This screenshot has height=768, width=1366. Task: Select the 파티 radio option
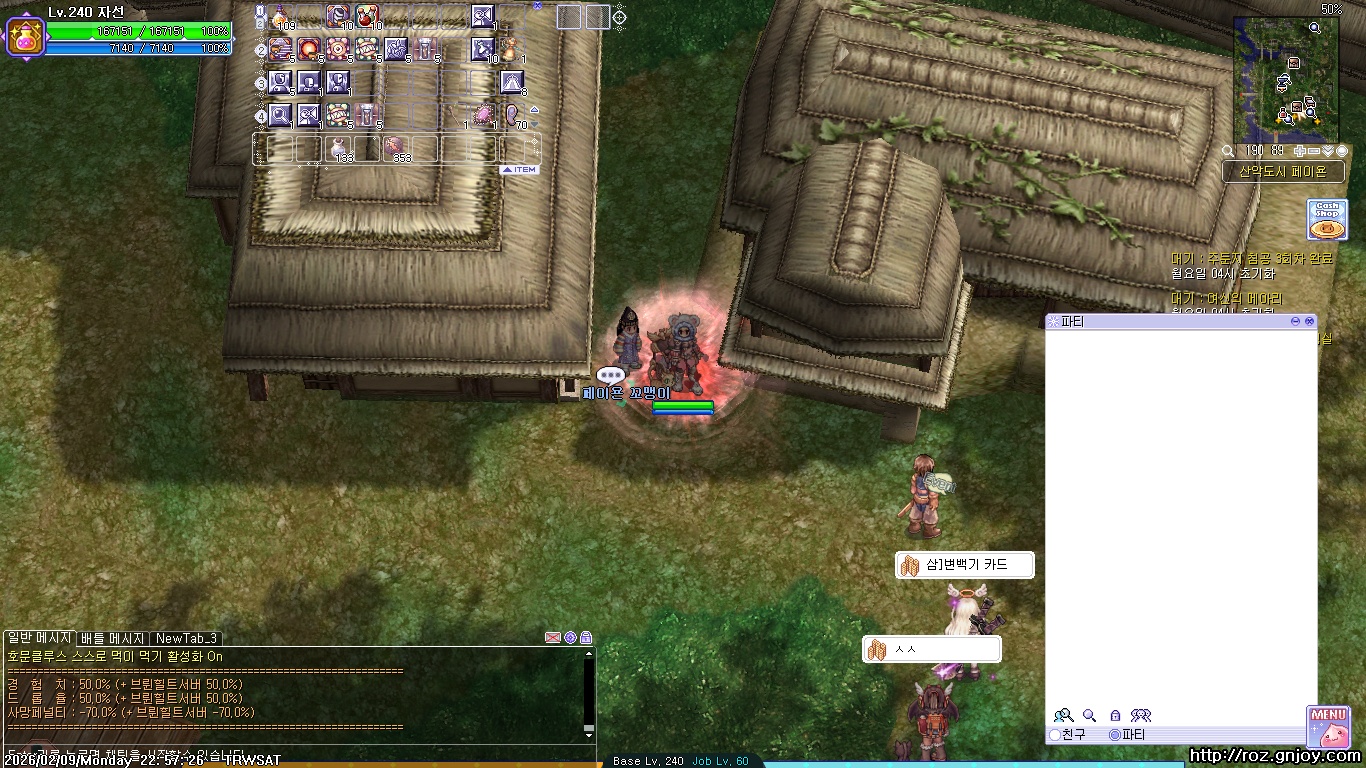(1115, 735)
